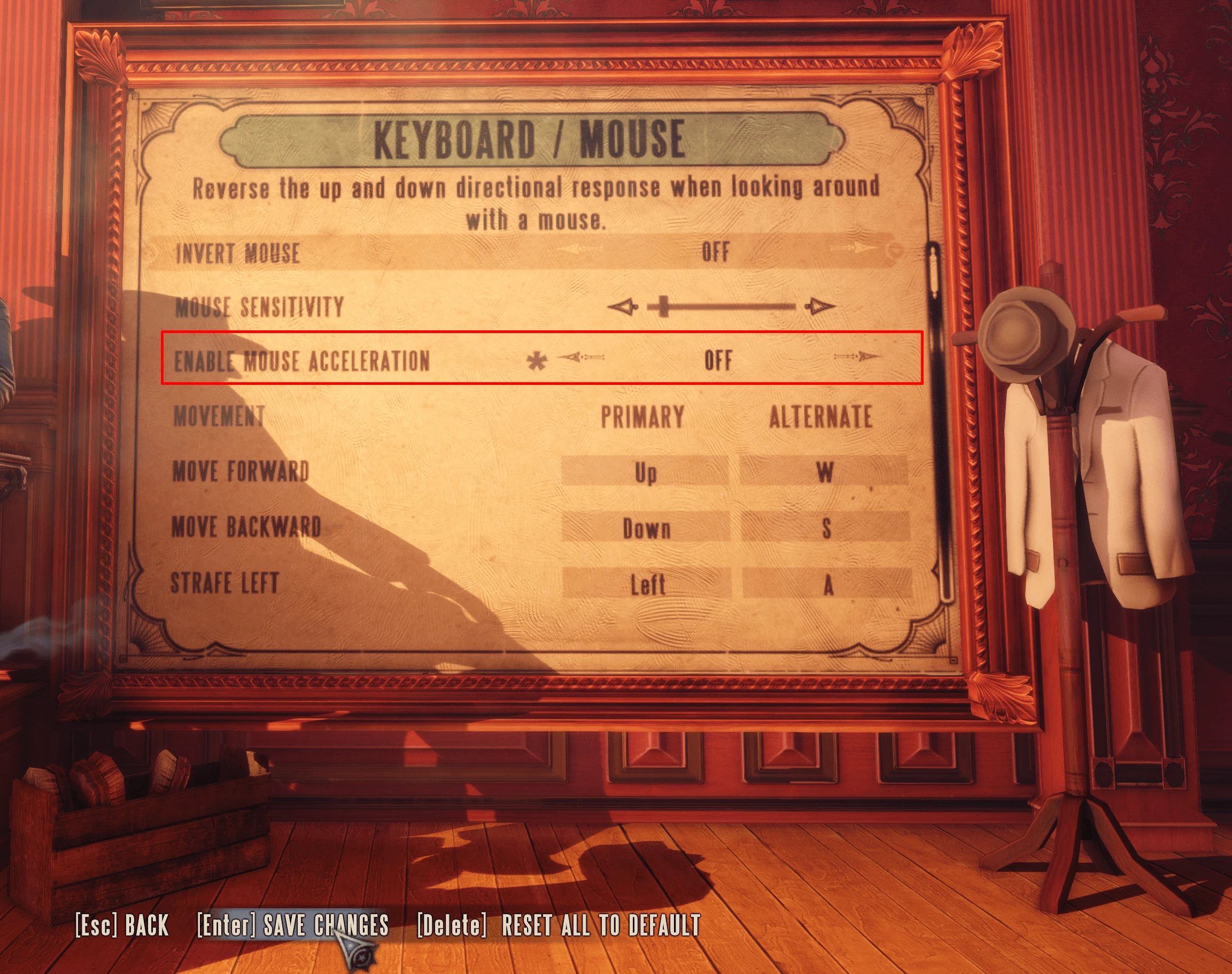
Task: Increase mouse sensitivity with right arrow
Action: pyautogui.click(x=820, y=307)
